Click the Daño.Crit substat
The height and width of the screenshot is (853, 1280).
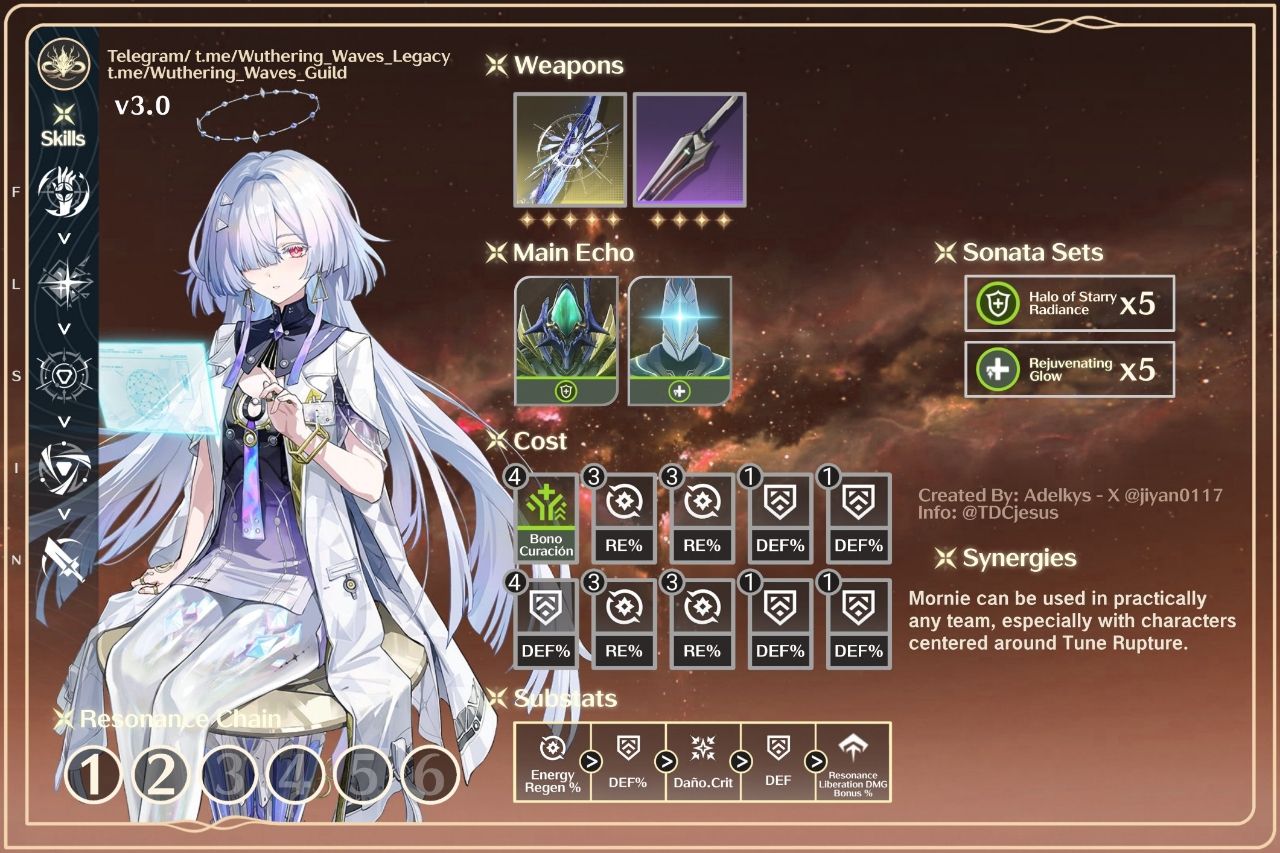tap(704, 762)
